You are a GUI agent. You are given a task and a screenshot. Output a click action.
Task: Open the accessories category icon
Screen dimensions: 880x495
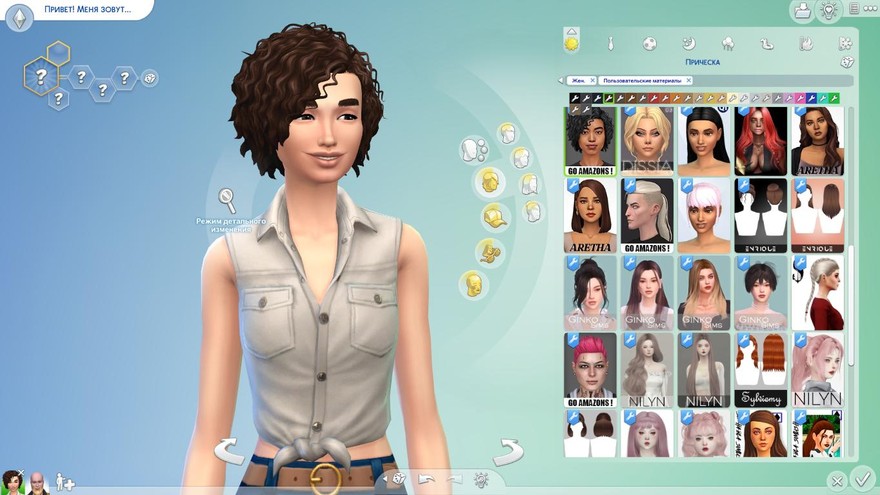(x=490, y=251)
